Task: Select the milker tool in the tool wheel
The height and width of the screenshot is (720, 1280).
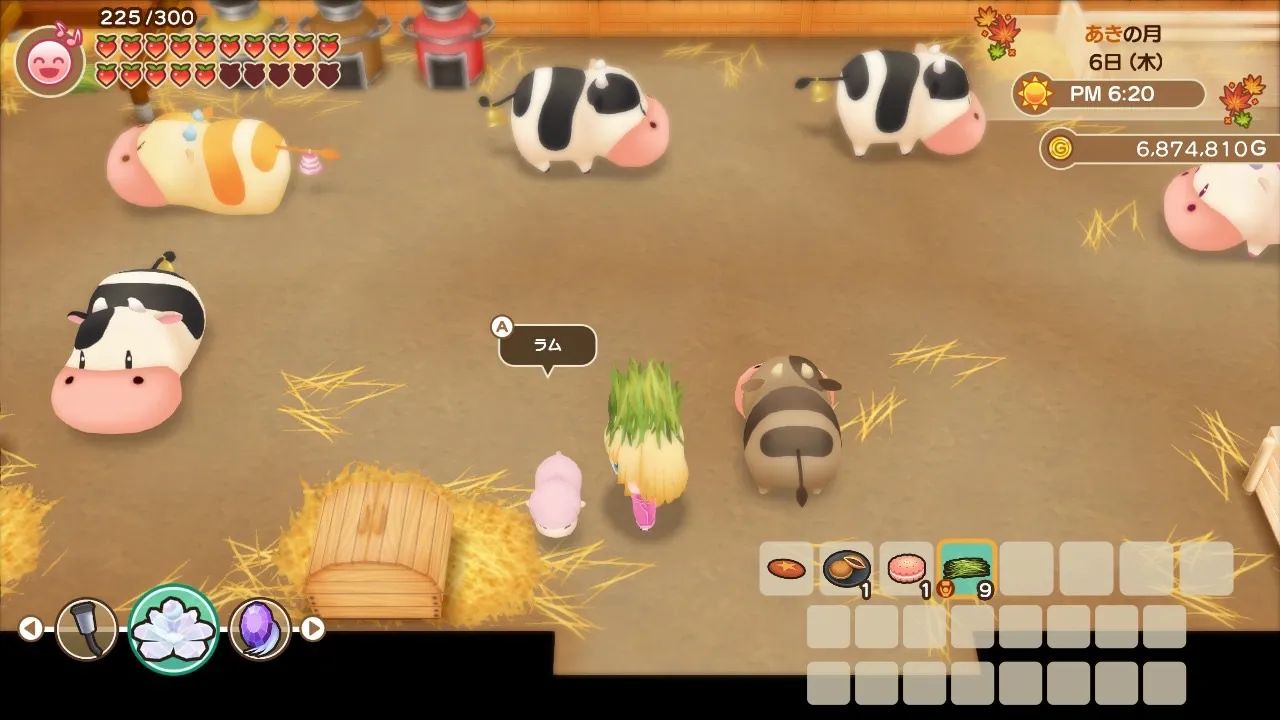Action: pyautogui.click(x=86, y=629)
